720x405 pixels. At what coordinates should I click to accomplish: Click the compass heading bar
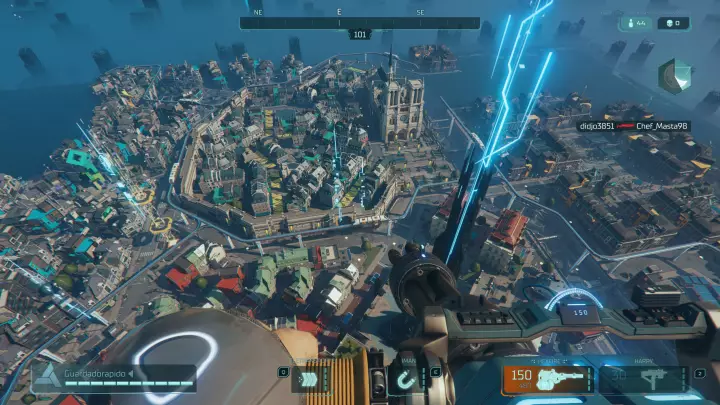(x=360, y=23)
